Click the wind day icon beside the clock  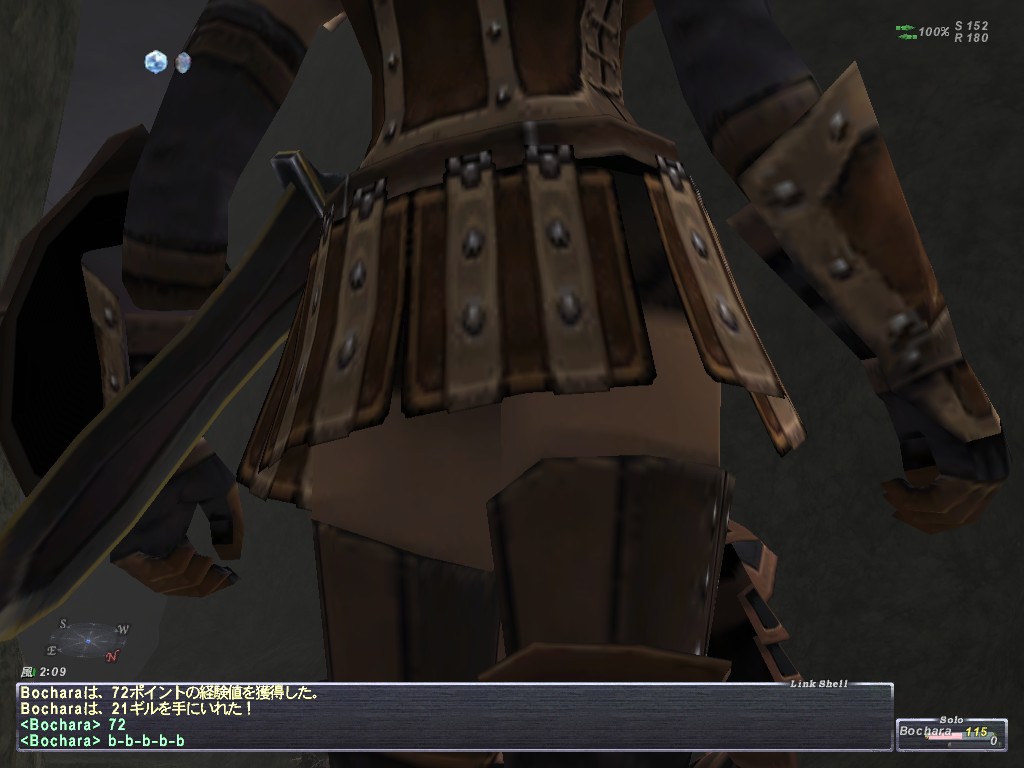[26, 672]
